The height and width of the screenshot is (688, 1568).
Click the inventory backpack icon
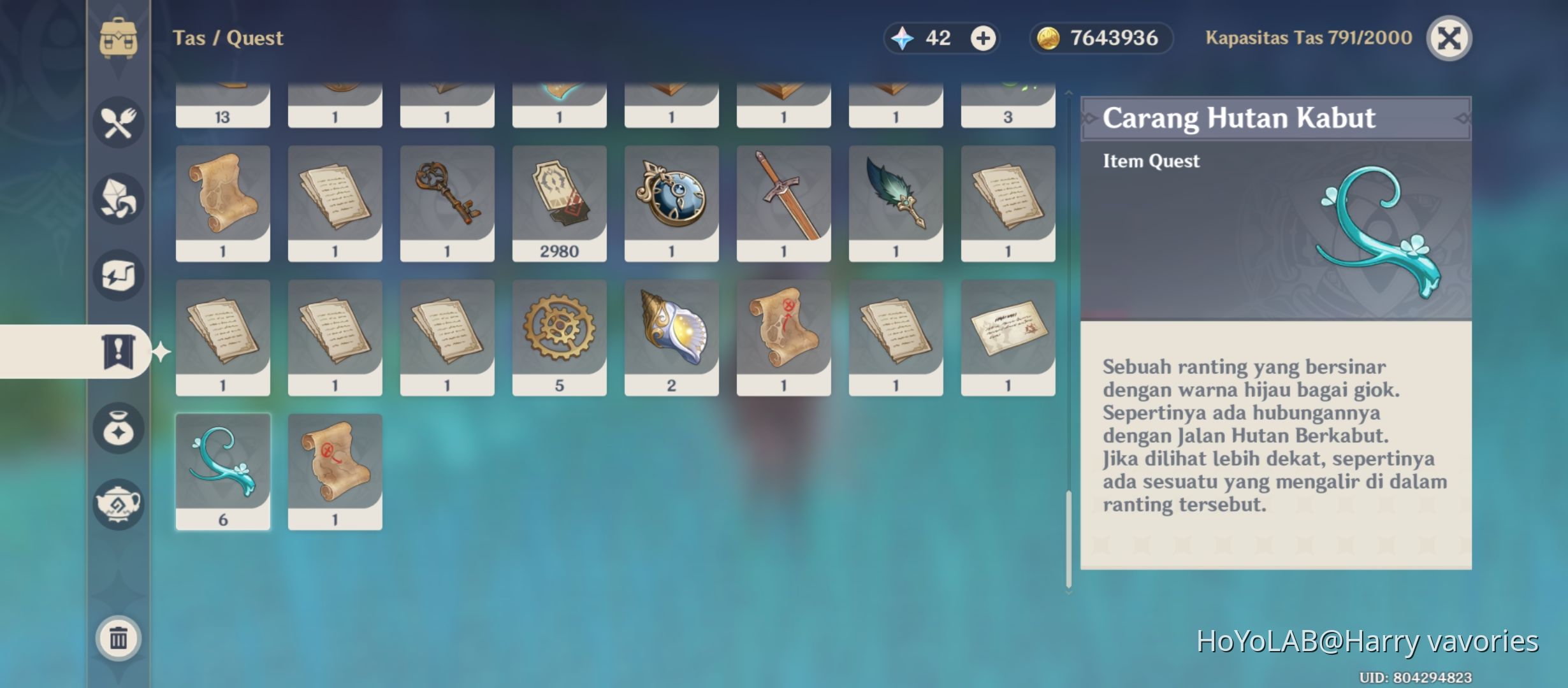coord(119,38)
